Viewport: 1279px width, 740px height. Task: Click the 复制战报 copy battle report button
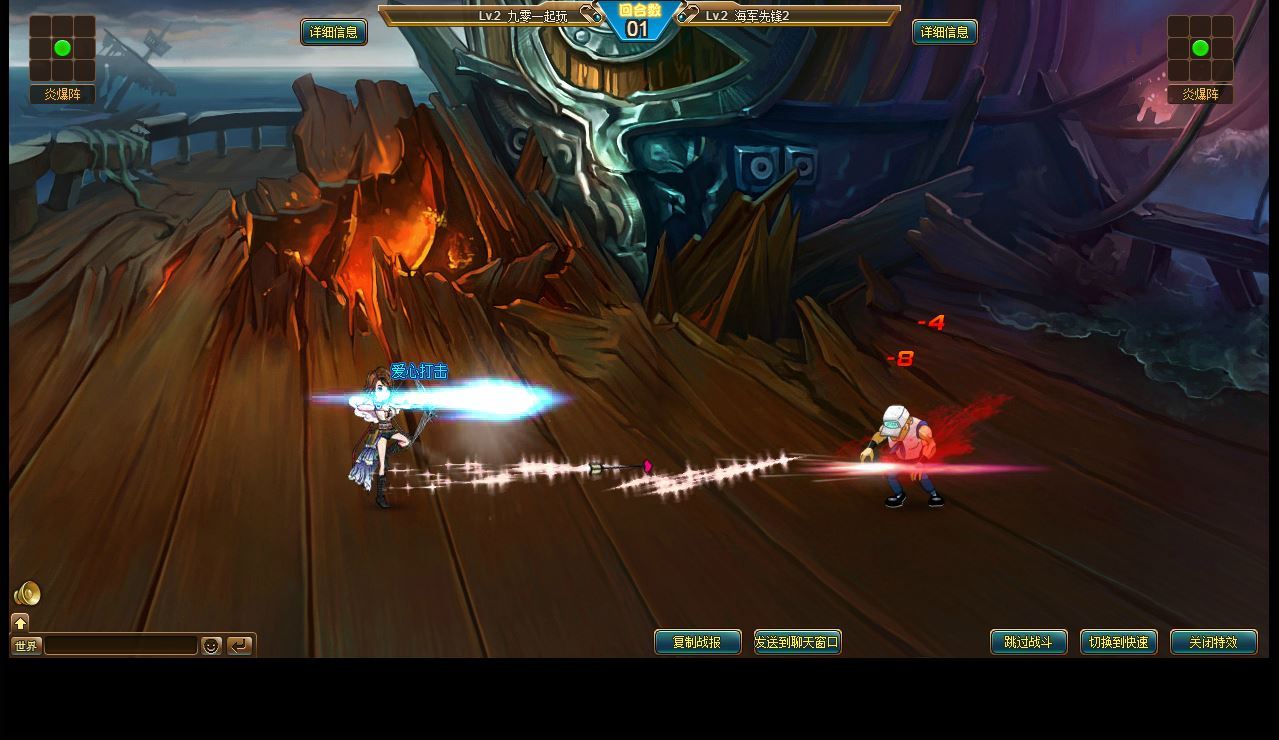pos(697,642)
